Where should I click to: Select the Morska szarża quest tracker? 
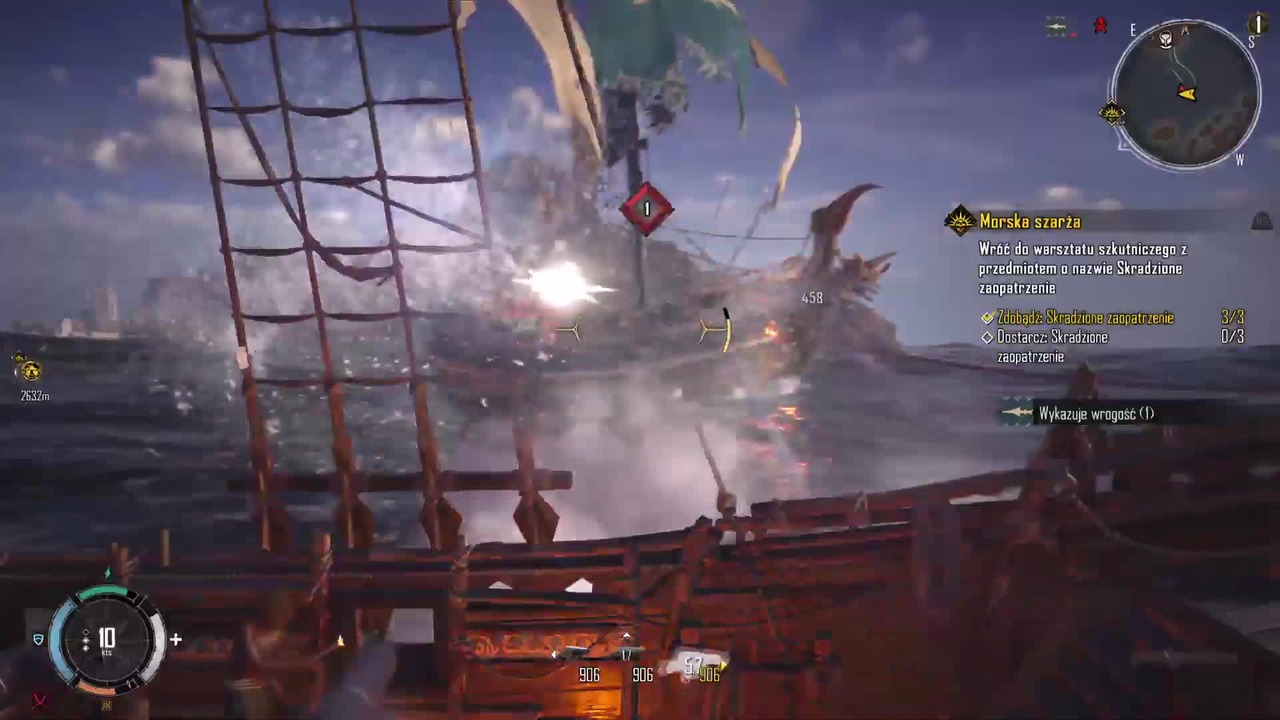pyautogui.click(x=1030, y=221)
